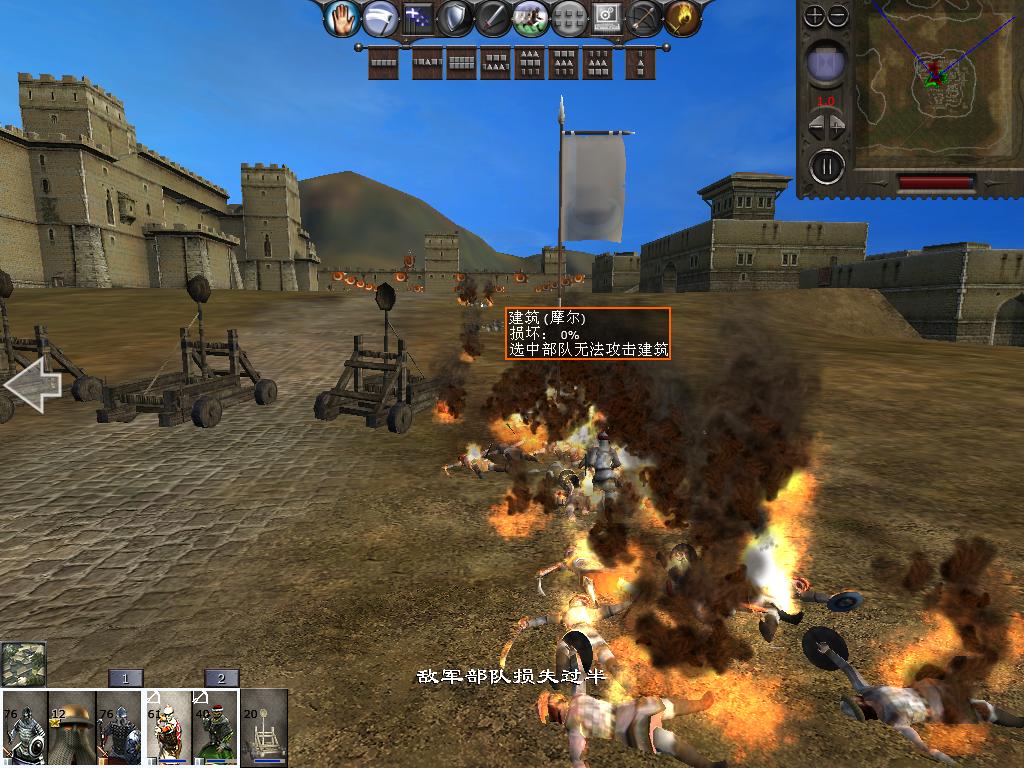Decrease battle game speed
The image size is (1024, 768).
pyautogui.click(x=814, y=128)
